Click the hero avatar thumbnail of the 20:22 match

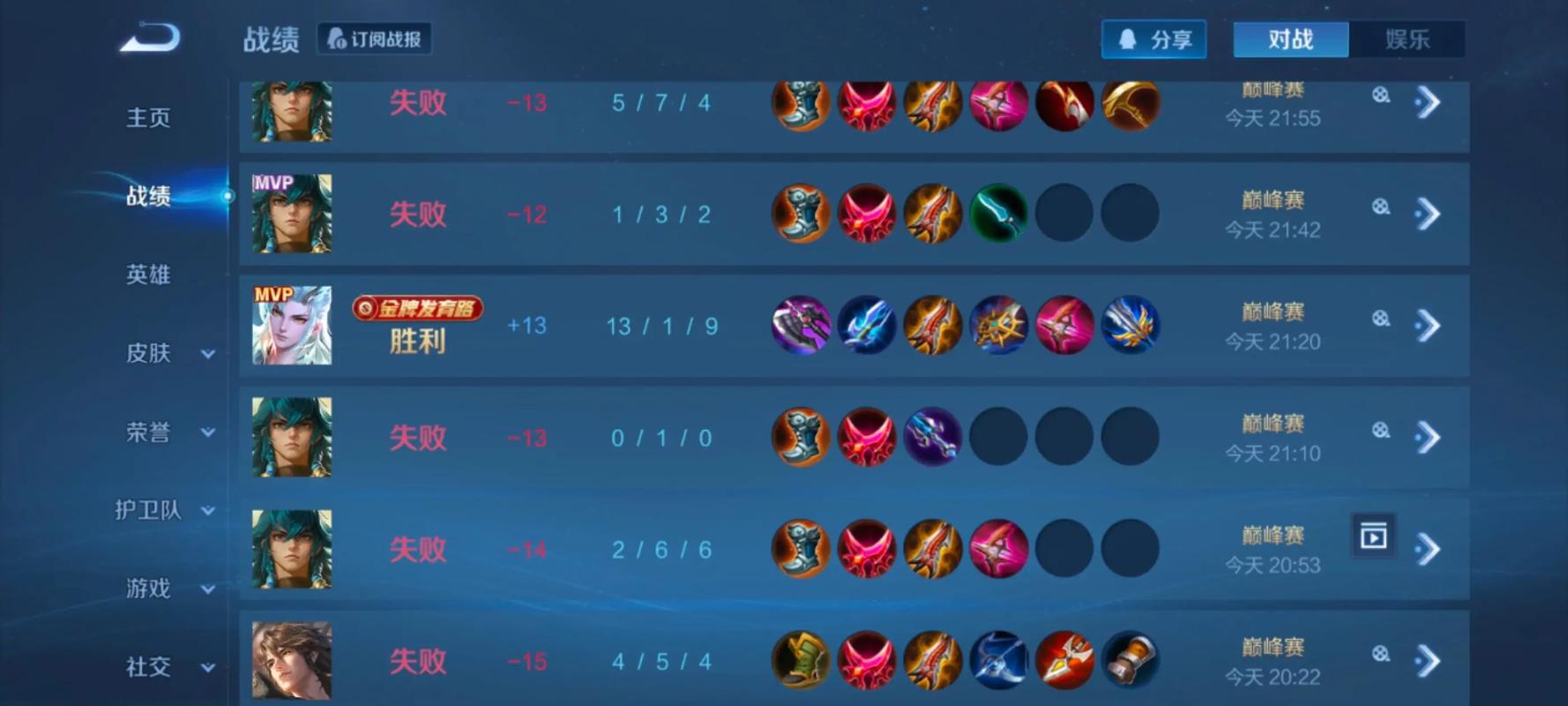tap(291, 660)
